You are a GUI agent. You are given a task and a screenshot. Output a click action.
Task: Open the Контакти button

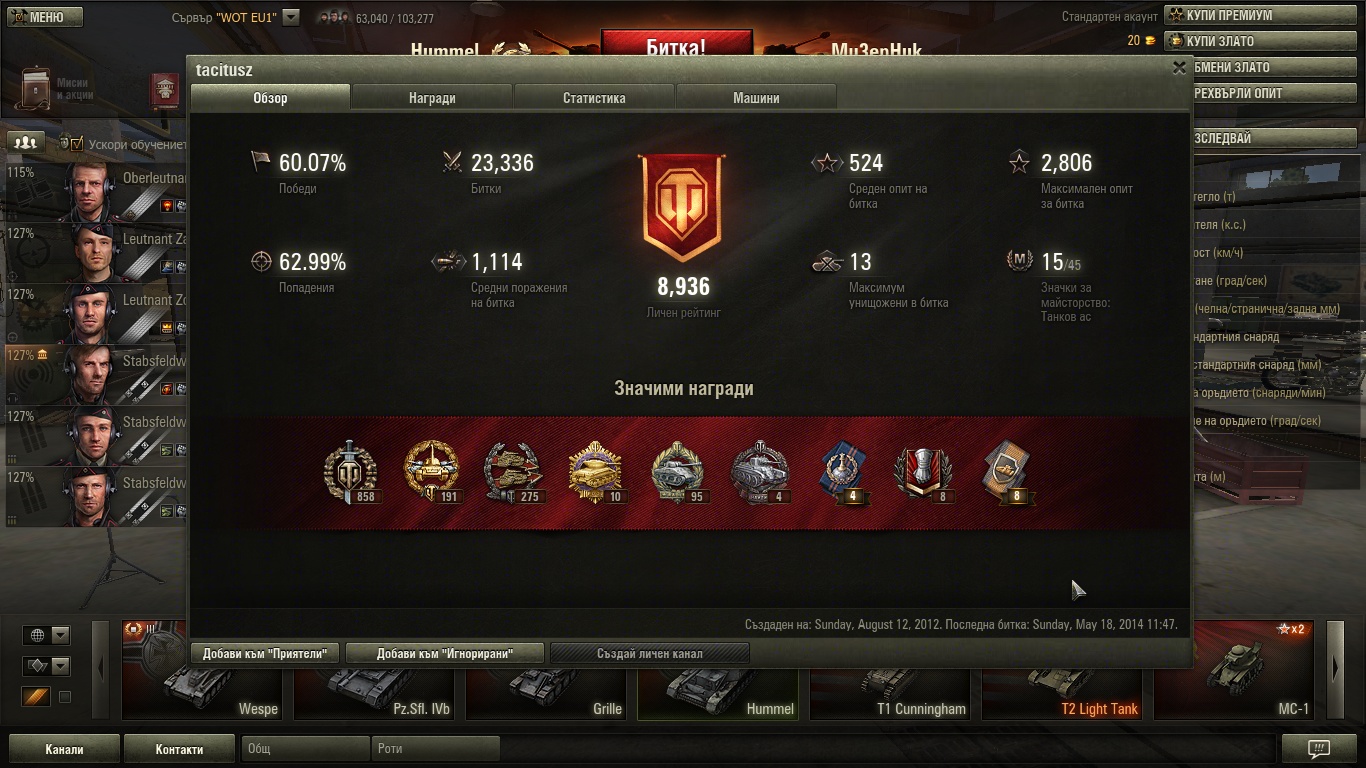pos(179,749)
